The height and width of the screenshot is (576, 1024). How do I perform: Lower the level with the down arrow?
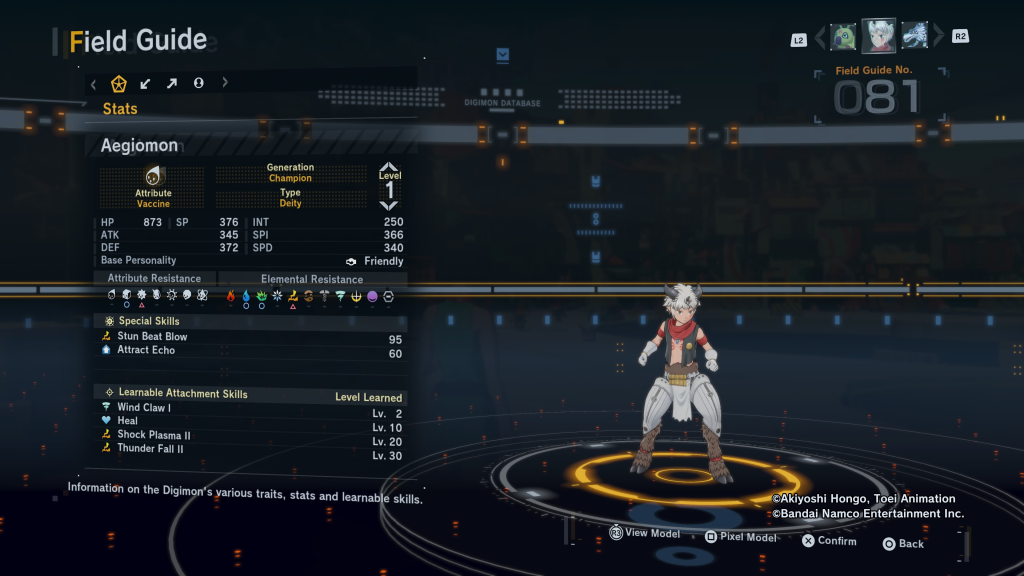tap(389, 205)
